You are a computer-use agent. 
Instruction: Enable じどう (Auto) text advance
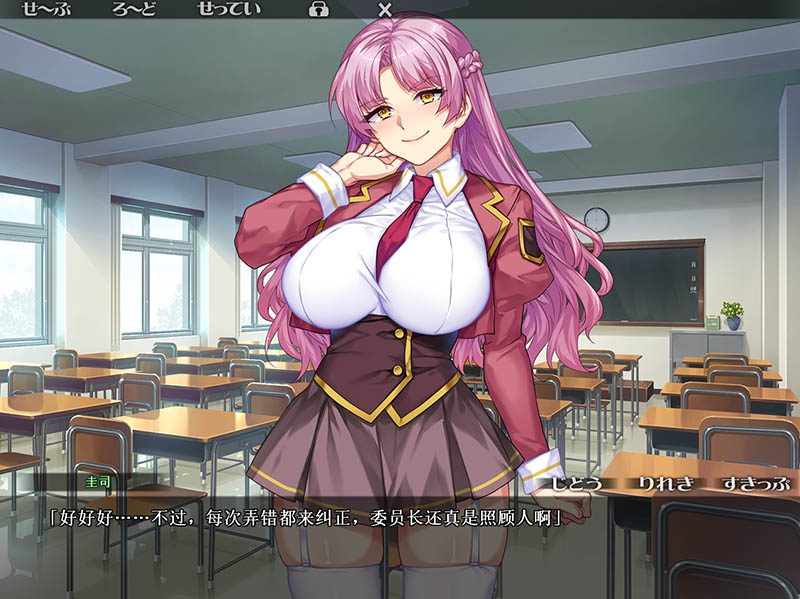pos(578,482)
